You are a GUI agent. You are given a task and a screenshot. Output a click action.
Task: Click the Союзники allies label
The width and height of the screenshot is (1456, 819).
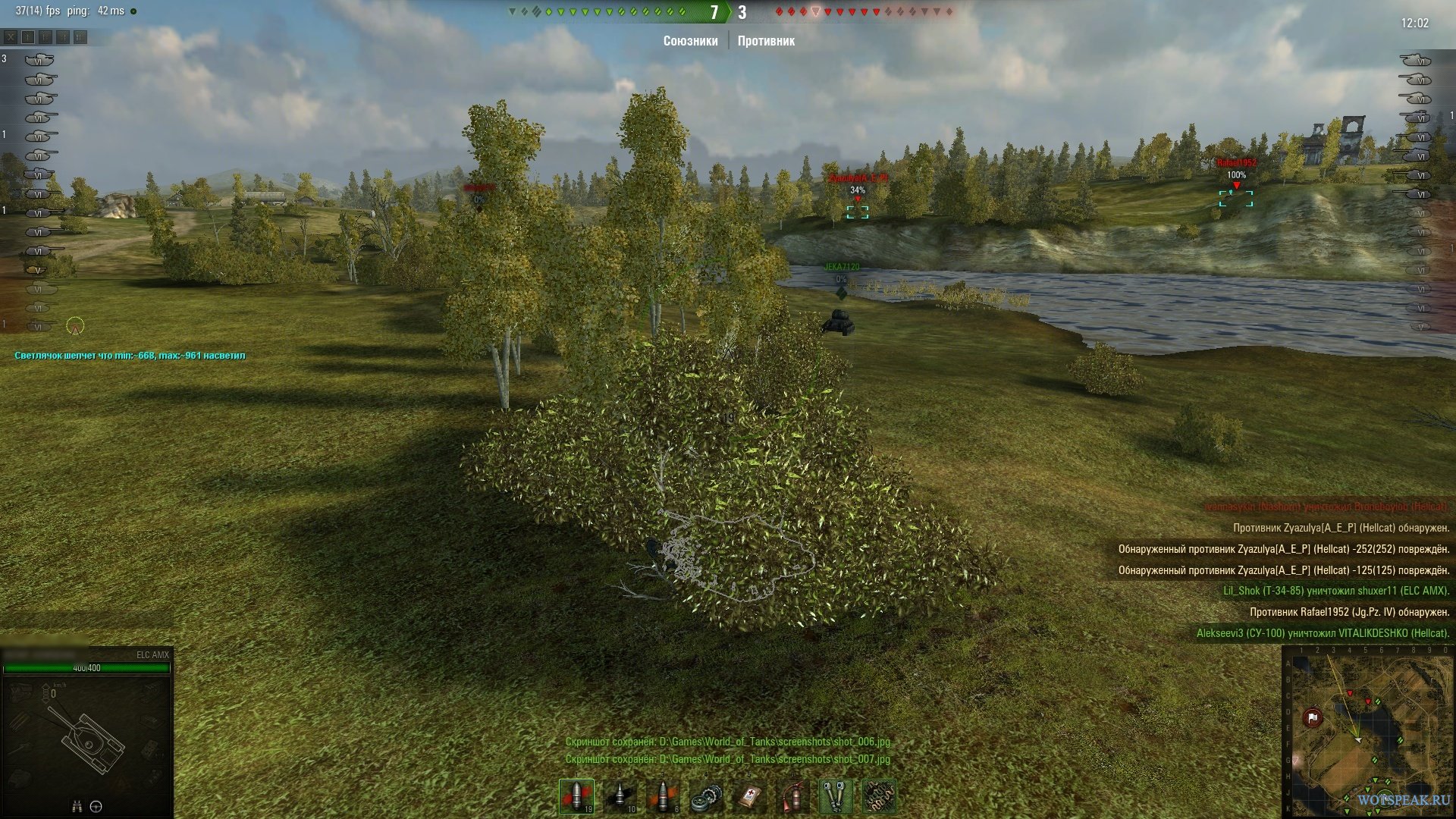690,41
